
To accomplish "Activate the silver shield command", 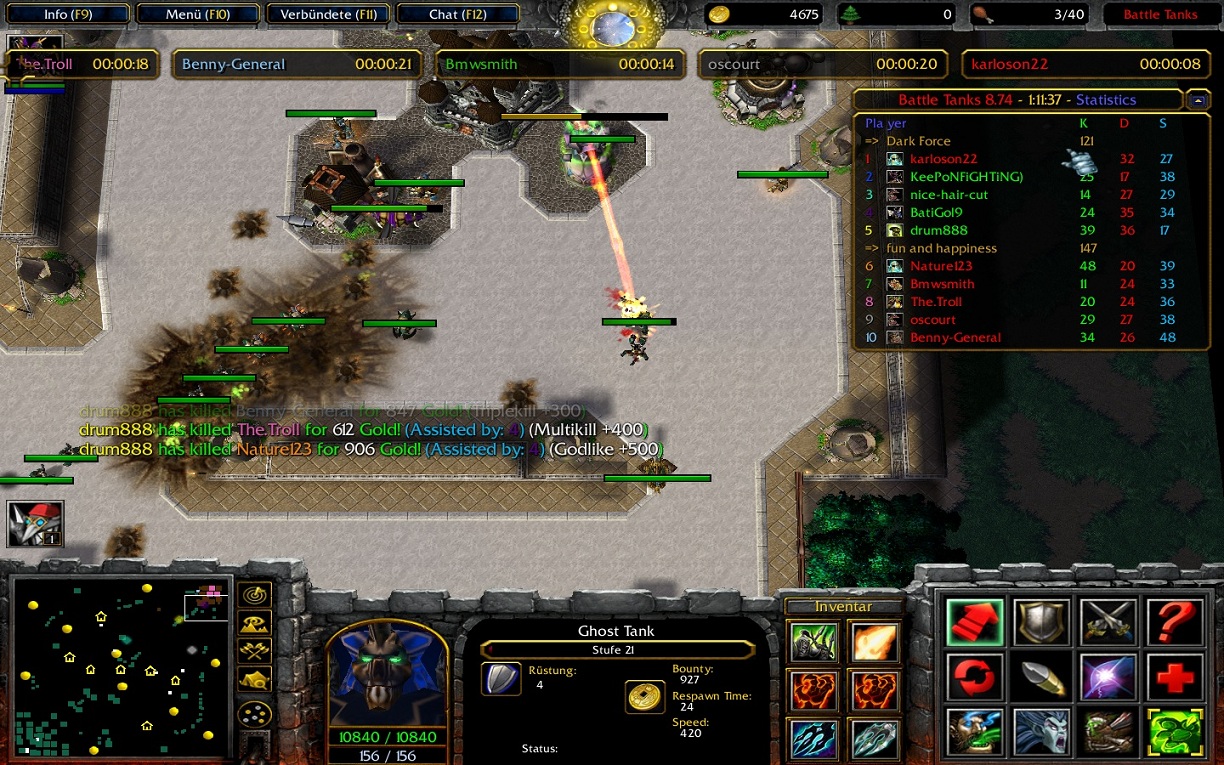I will pyautogui.click(x=1041, y=622).
